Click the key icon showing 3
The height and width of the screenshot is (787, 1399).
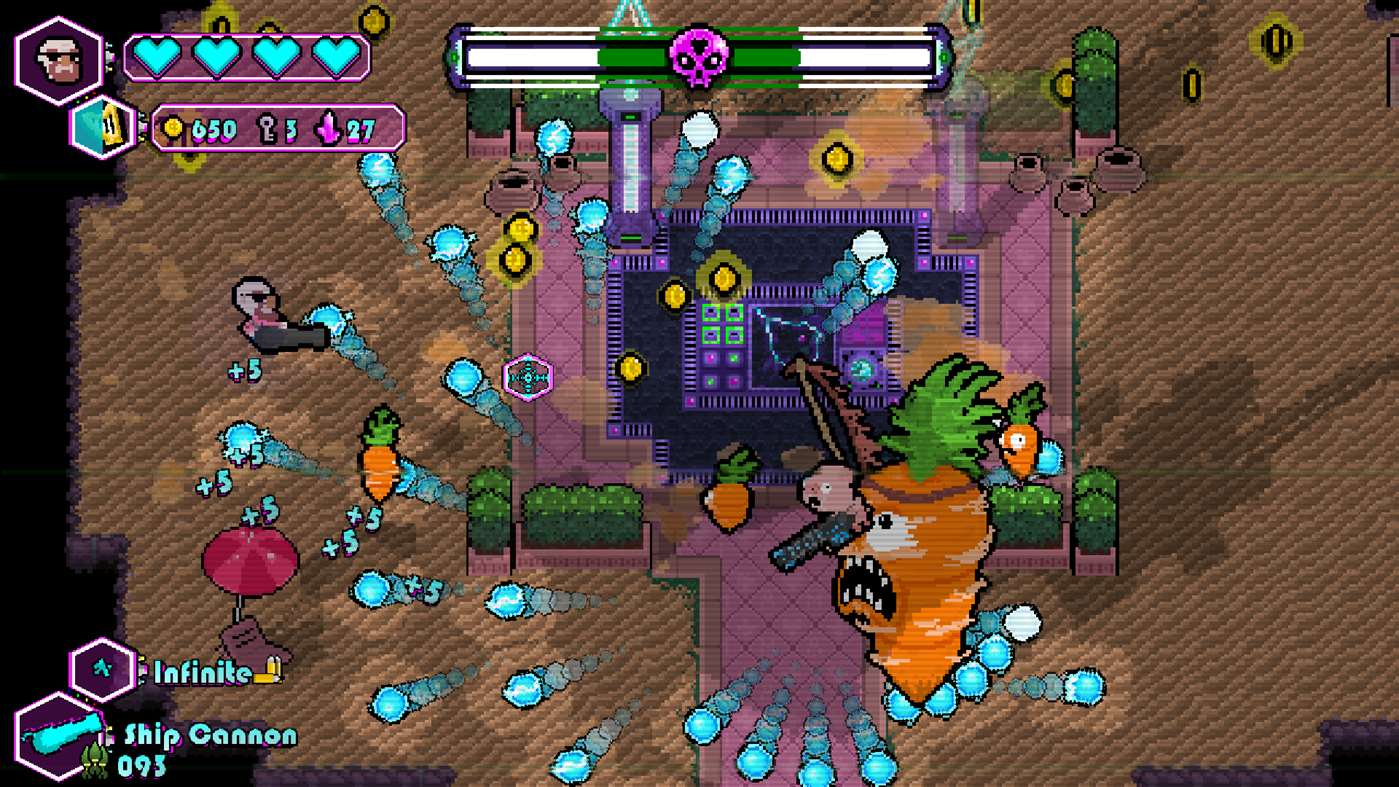(268, 128)
